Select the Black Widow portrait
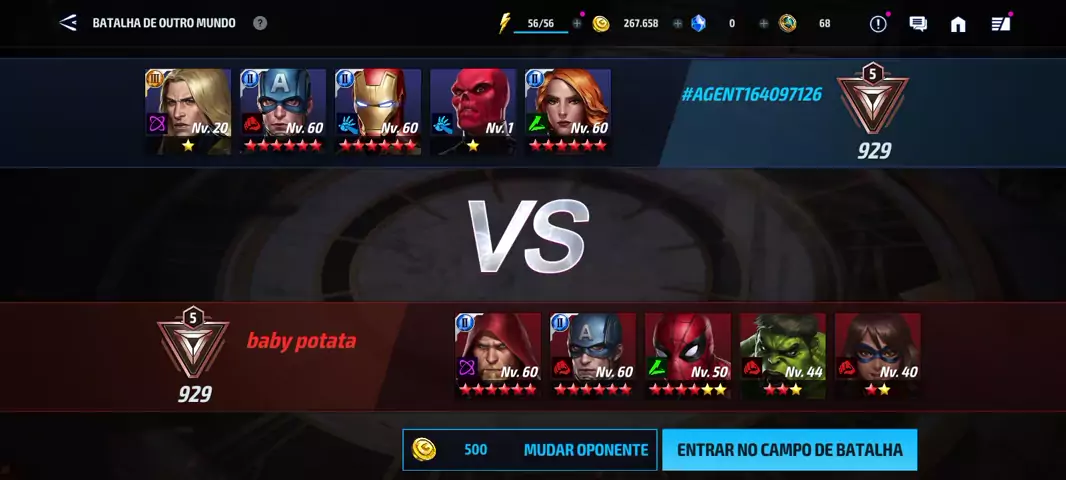 [x=568, y=110]
